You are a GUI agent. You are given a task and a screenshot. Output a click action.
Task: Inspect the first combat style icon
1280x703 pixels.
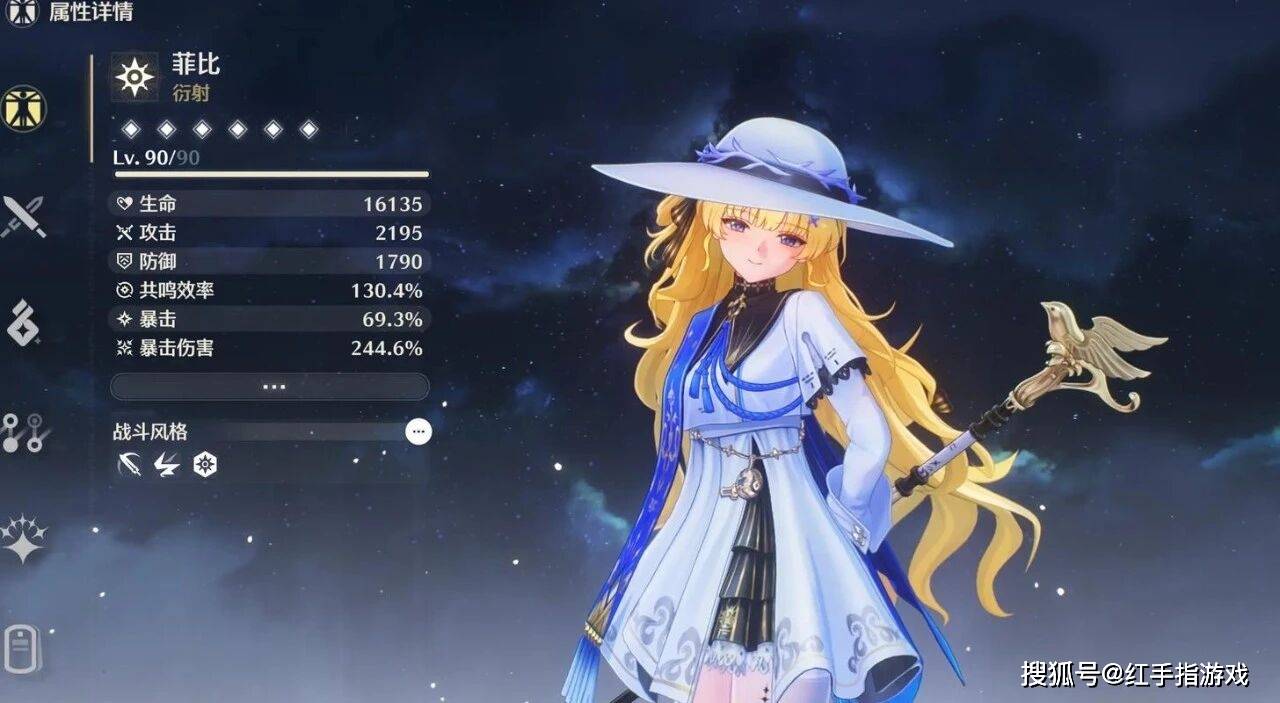pyautogui.click(x=129, y=464)
